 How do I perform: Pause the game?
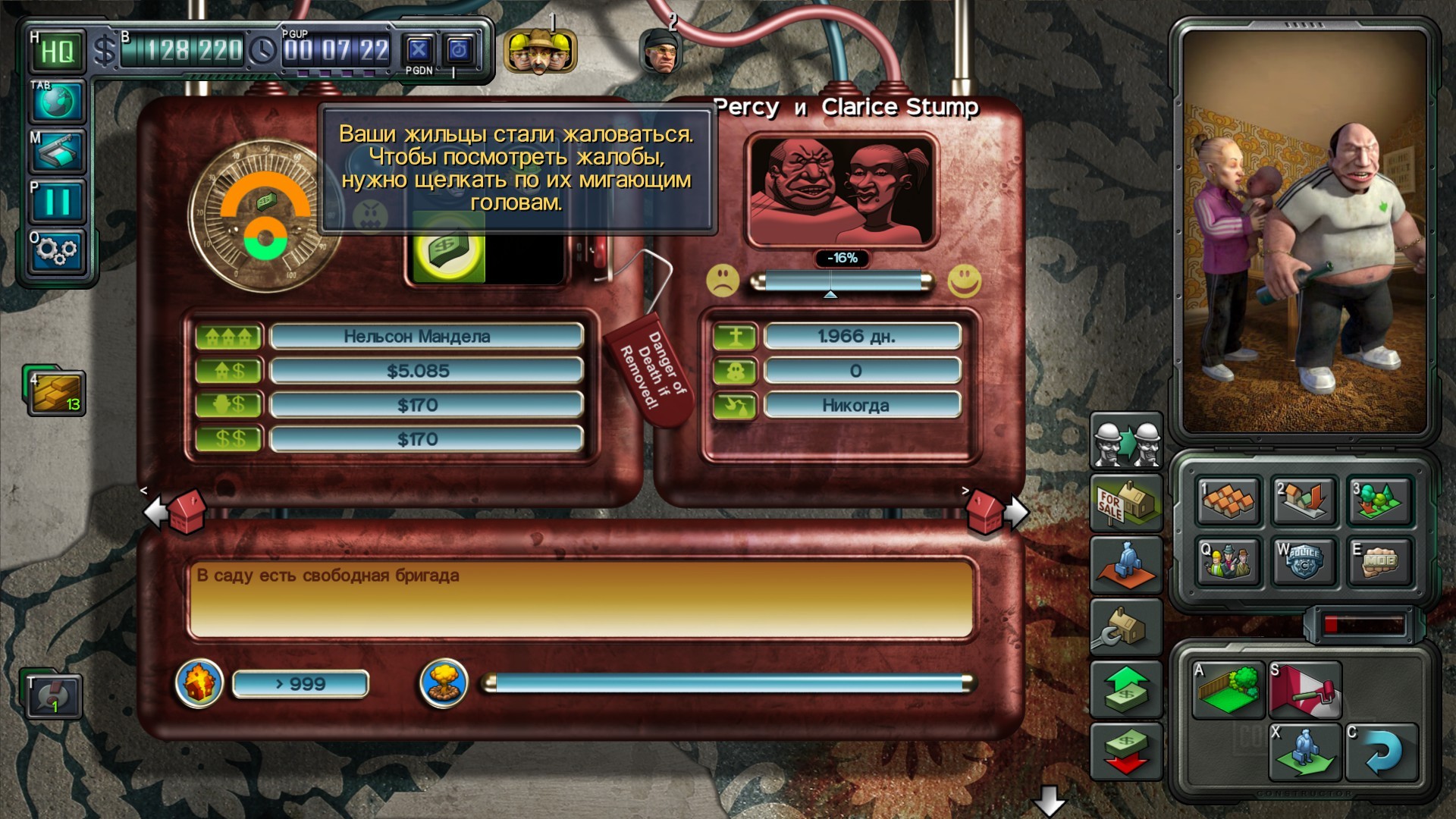[57, 201]
